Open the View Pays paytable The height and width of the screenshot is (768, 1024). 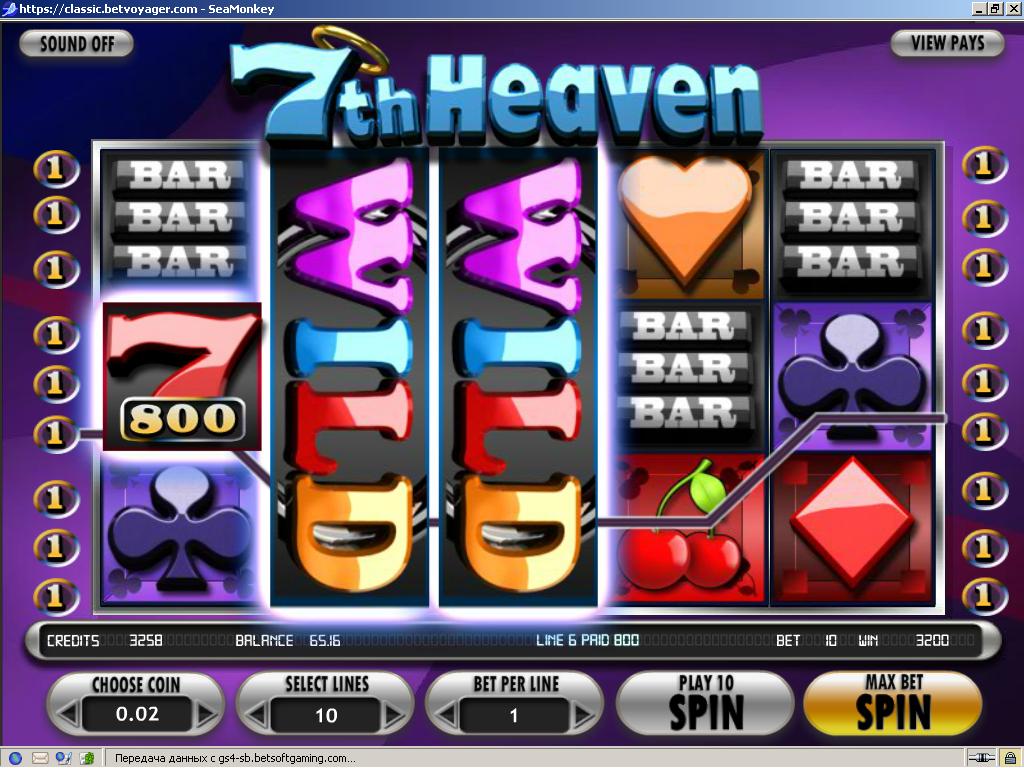point(946,43)
